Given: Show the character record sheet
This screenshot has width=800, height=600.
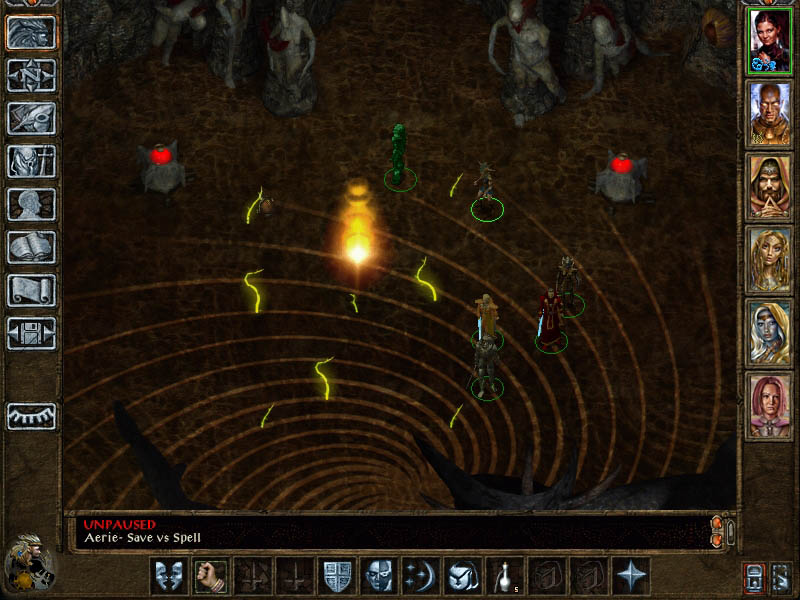Looking at the screenshot, I should pos(31,204).
